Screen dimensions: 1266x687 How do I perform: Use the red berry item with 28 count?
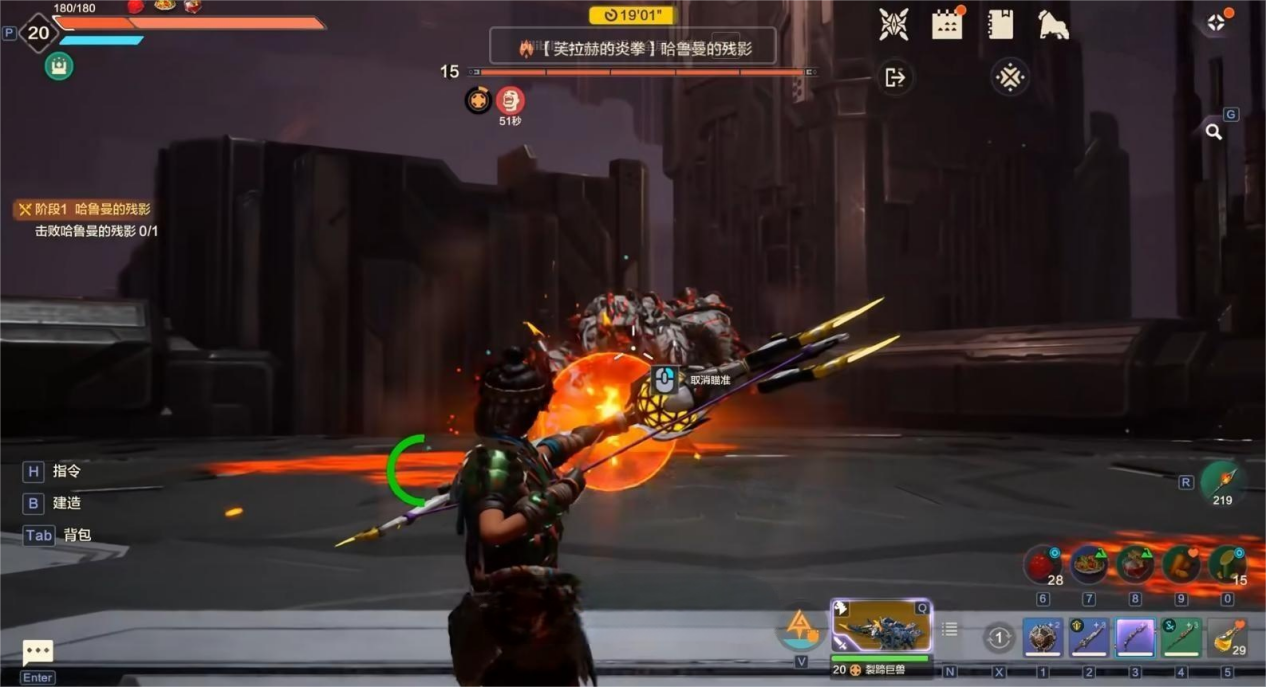click(1042, 565)
